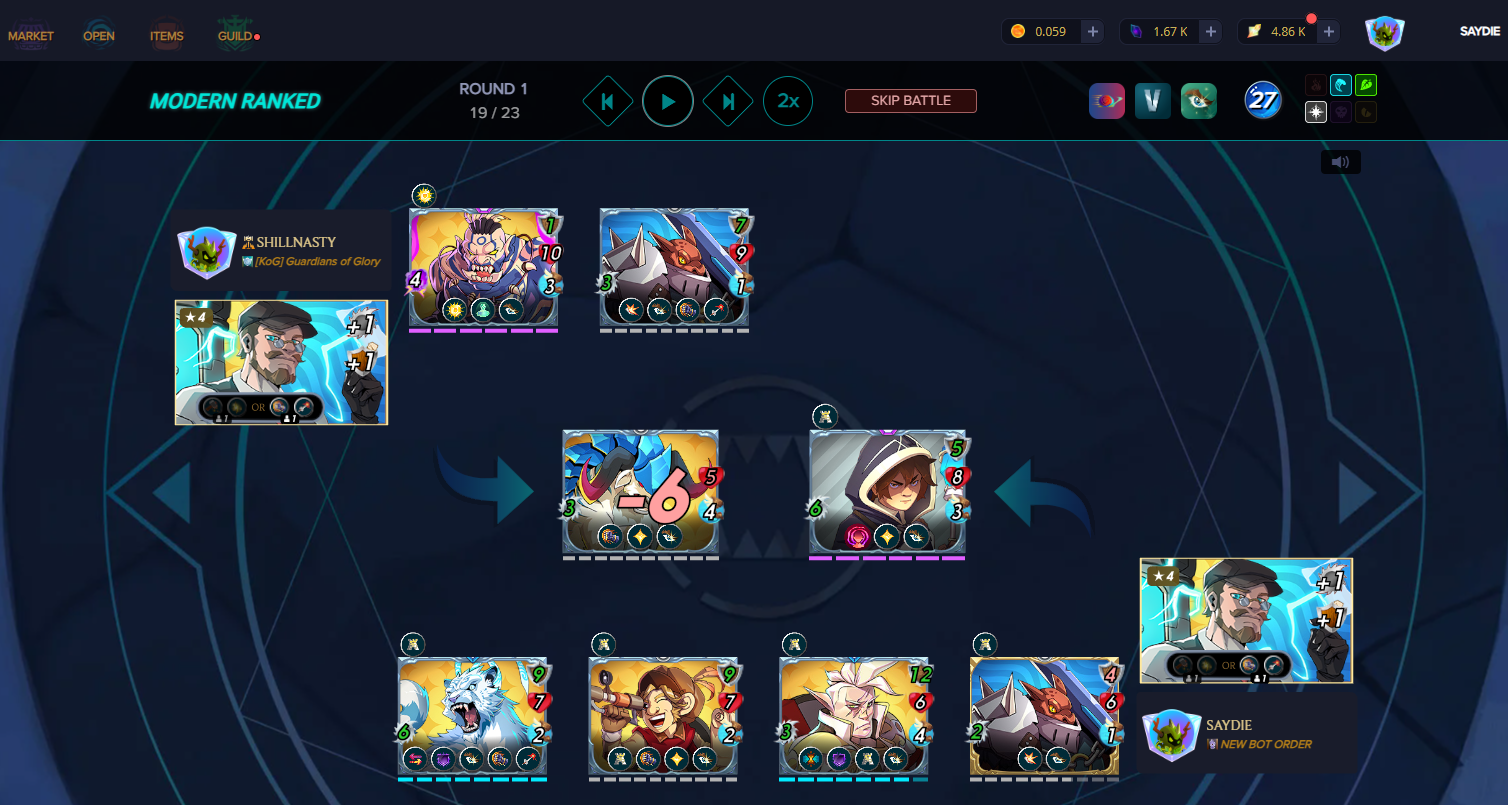View the 27 mana cap icon
The width and height of the screenshot is (1508, 805).
(x=1263, y=100)
